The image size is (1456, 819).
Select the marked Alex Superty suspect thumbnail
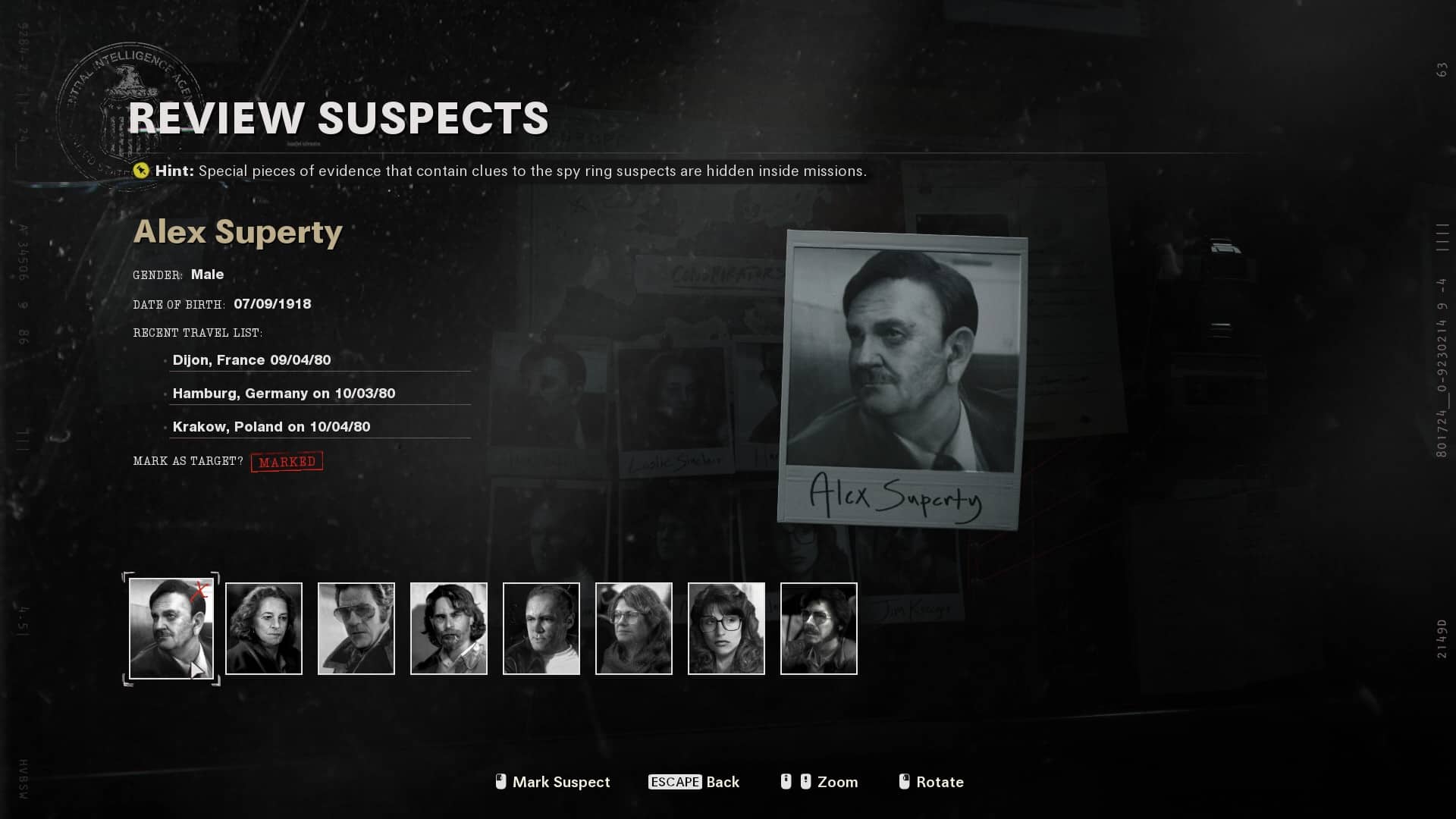(x=171, y=629)
